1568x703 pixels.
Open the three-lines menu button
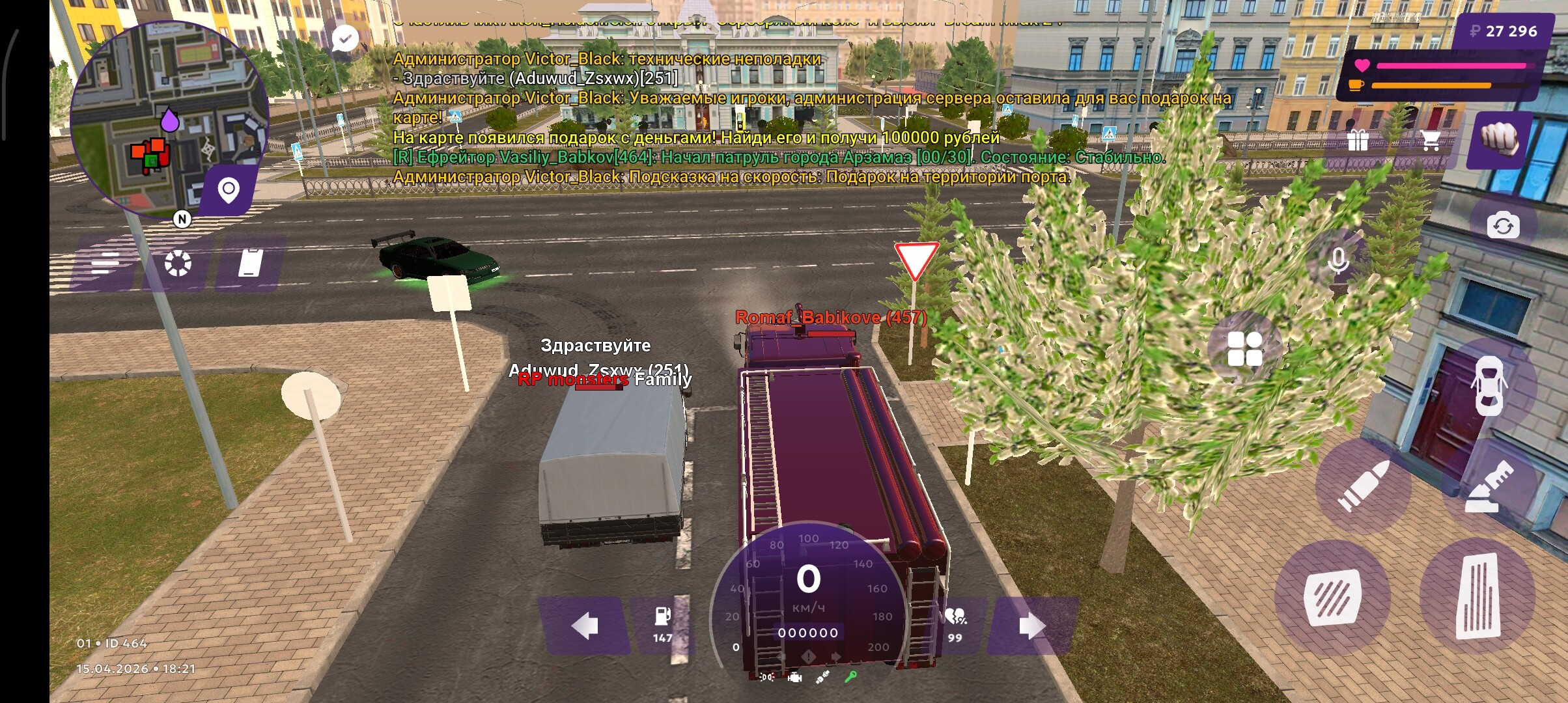[x=106, y=264]
